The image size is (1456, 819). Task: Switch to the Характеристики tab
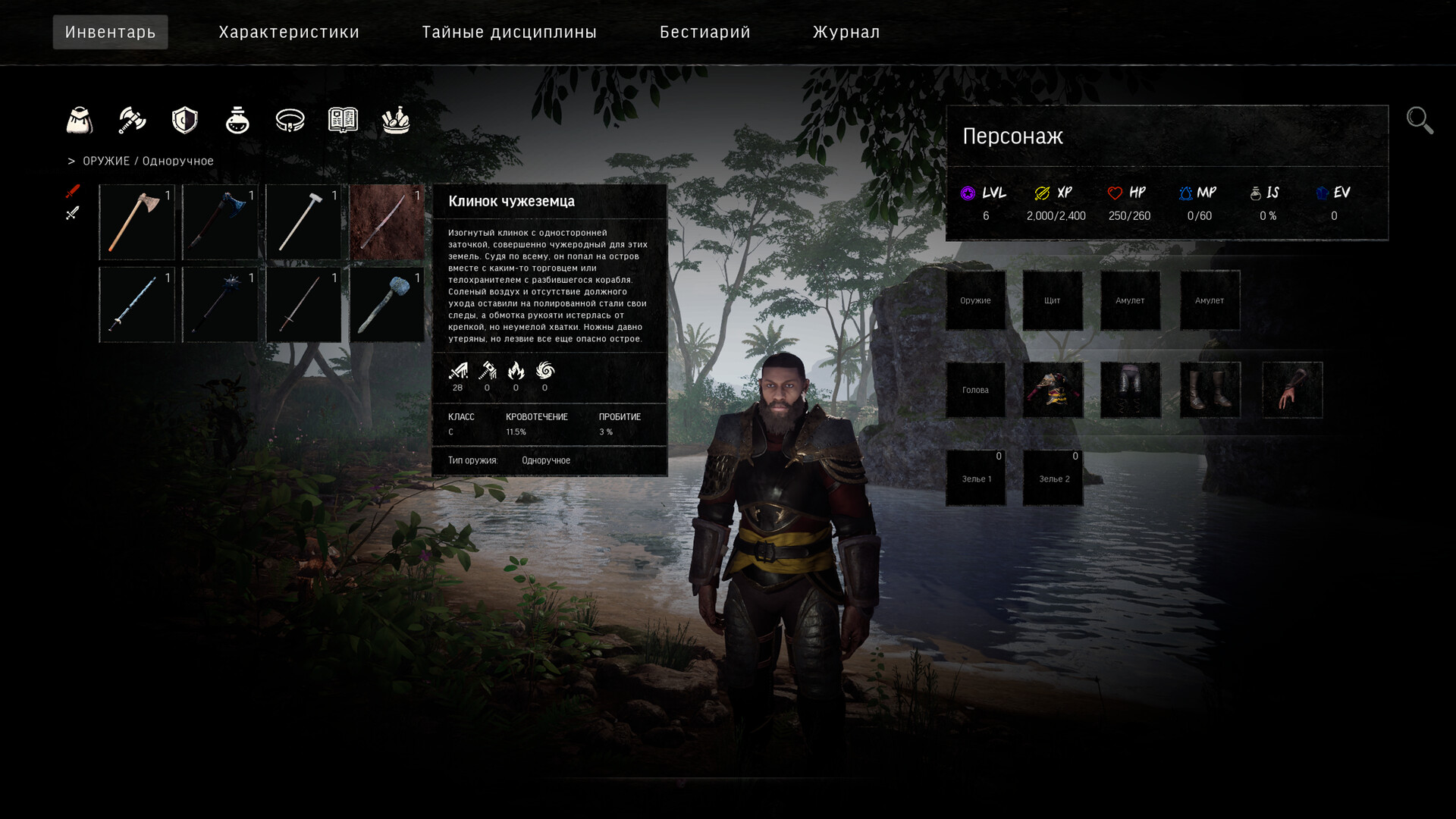pyautogui.click(x=289, y=32)
